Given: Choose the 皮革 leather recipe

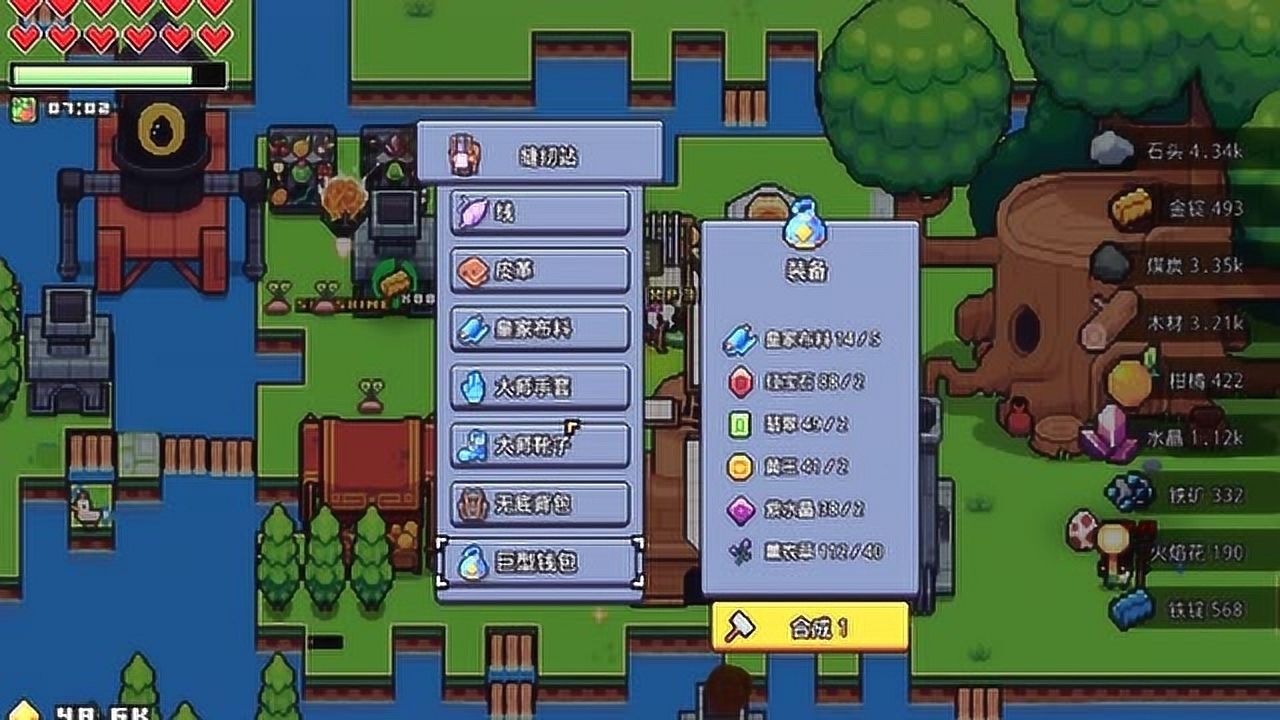Looking at the screenshot, I should [540, 271].
